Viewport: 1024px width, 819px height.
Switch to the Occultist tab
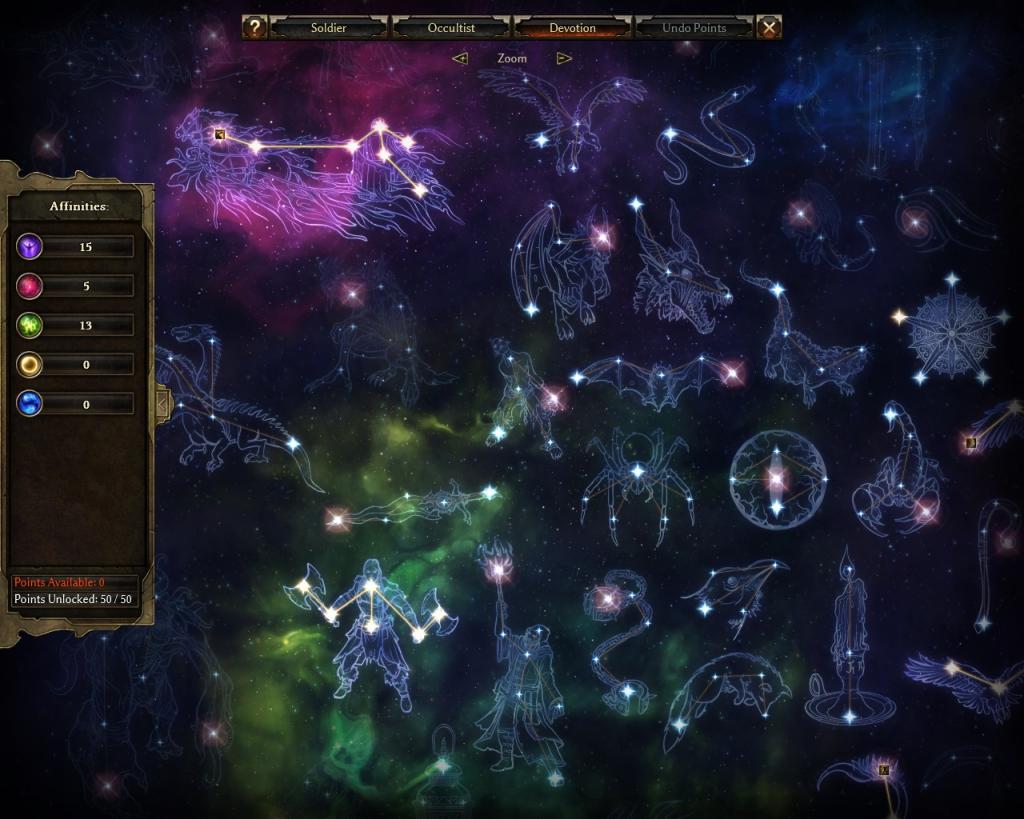pyautogui.click(x=451, y=28)
